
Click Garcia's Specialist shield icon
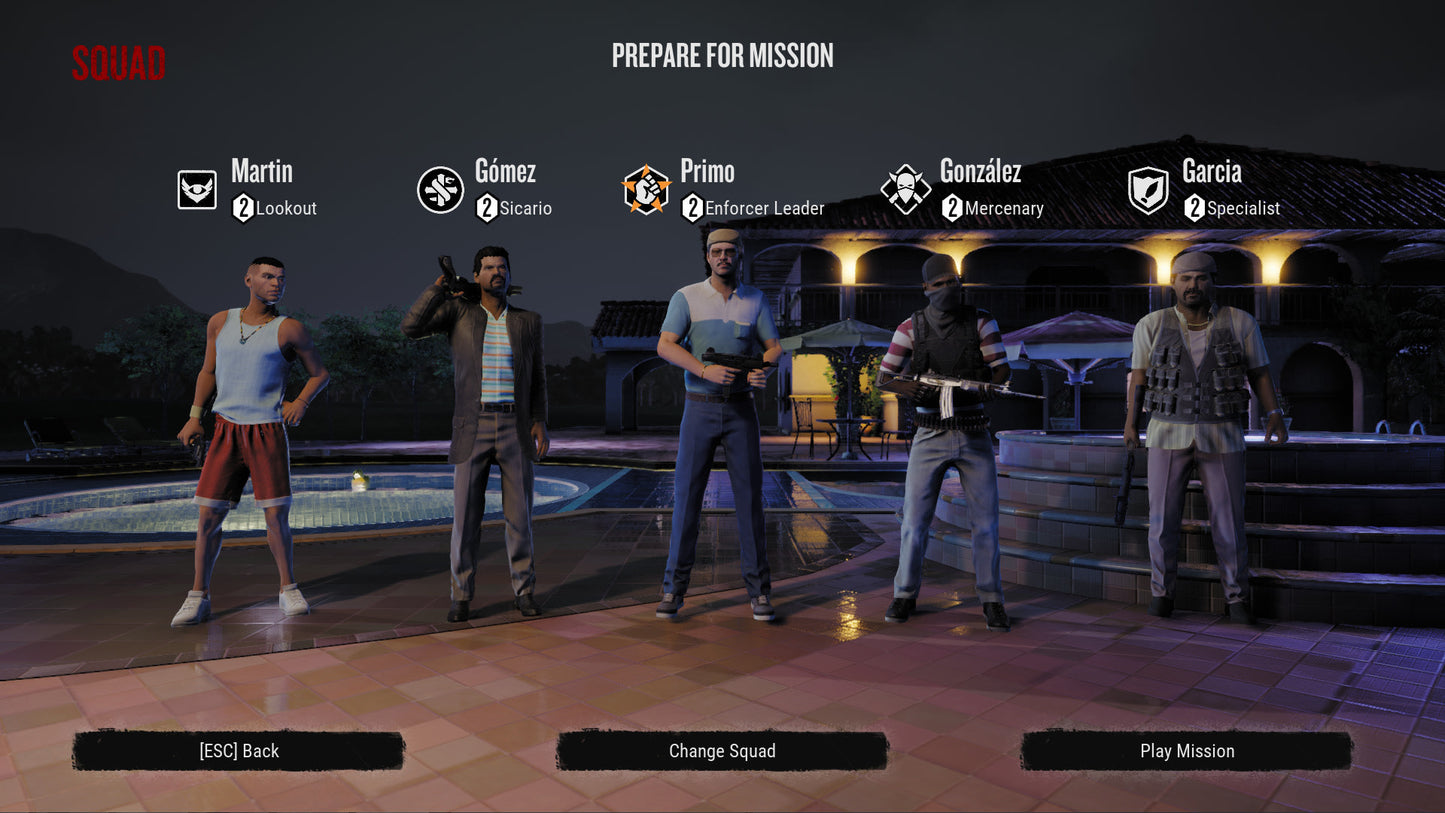[x=1147, y=189]
